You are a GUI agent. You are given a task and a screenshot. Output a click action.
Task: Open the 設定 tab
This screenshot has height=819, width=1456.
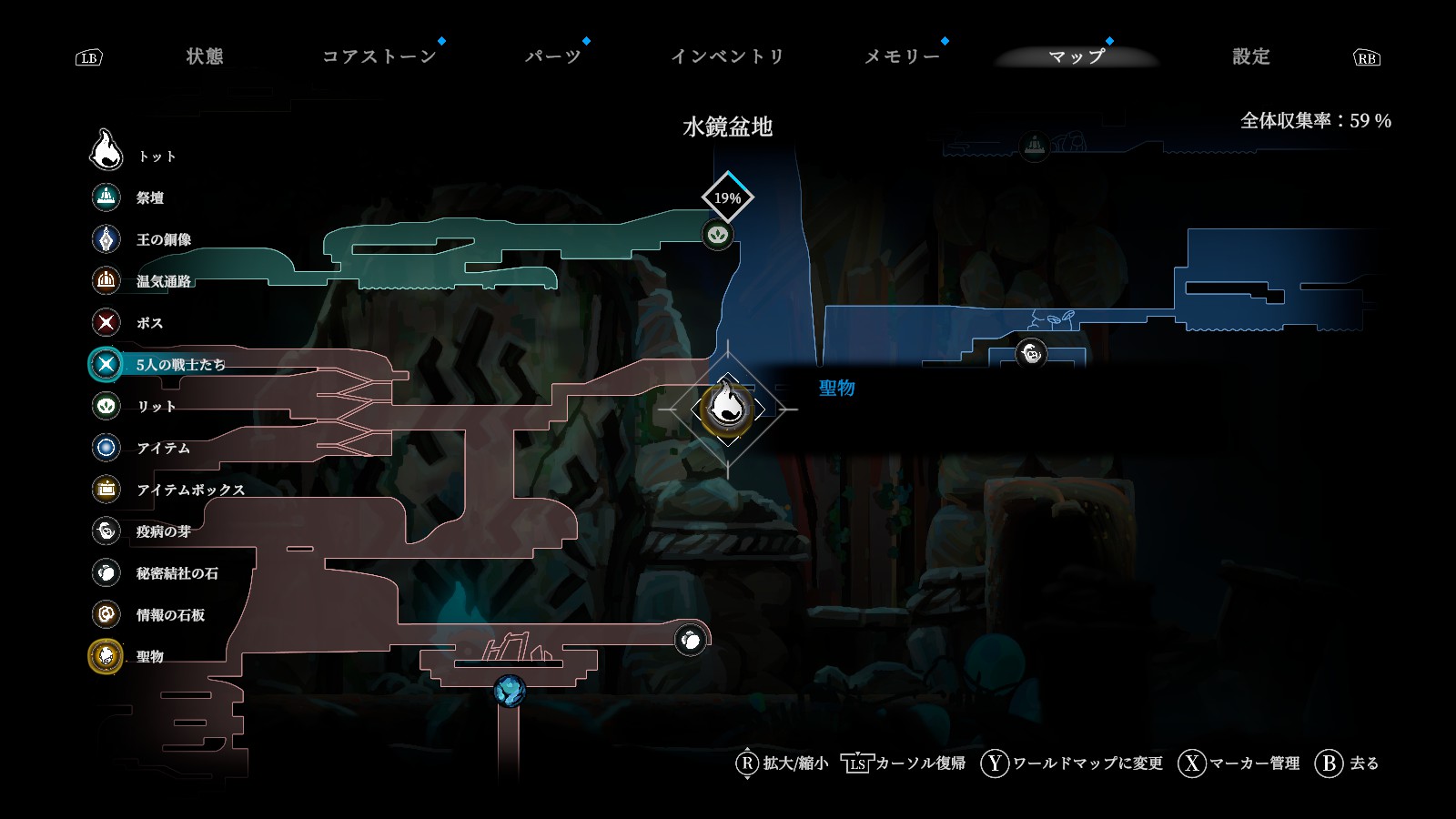click(1250, 56)
